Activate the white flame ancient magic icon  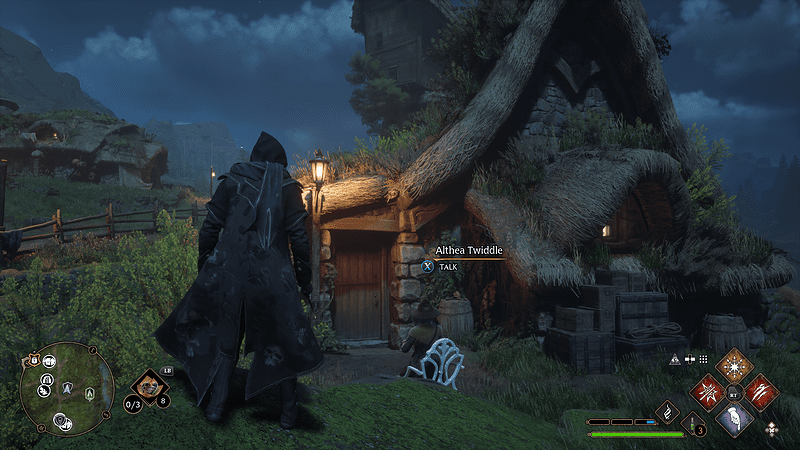[667, 411]
